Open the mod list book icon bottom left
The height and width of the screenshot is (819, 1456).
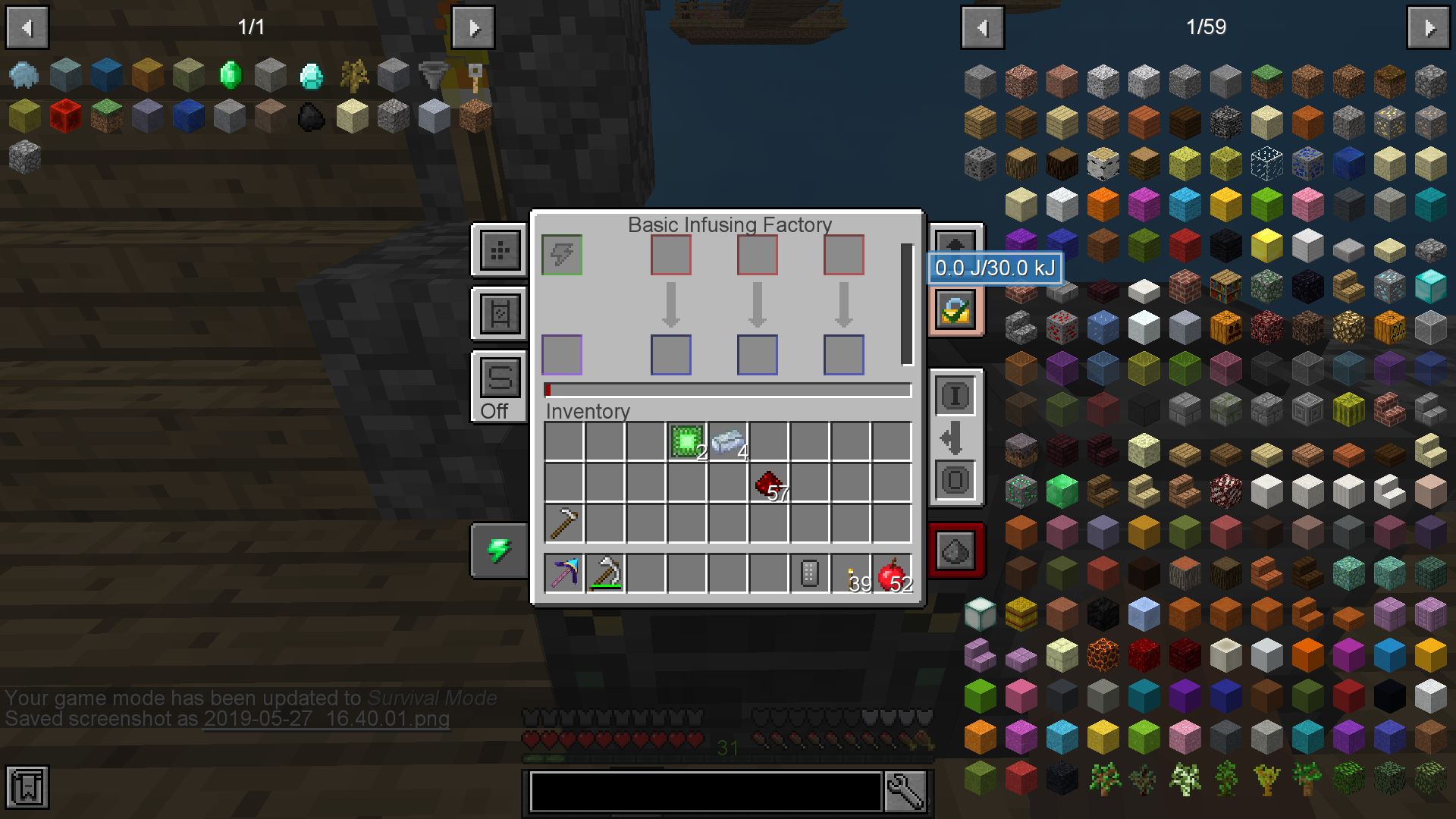27,787
